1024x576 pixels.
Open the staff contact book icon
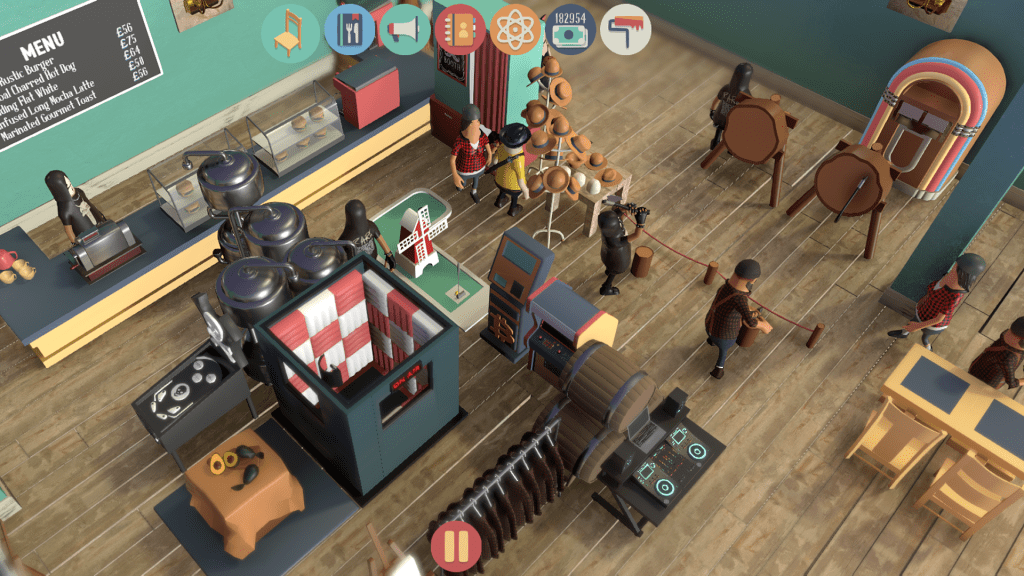460,30
